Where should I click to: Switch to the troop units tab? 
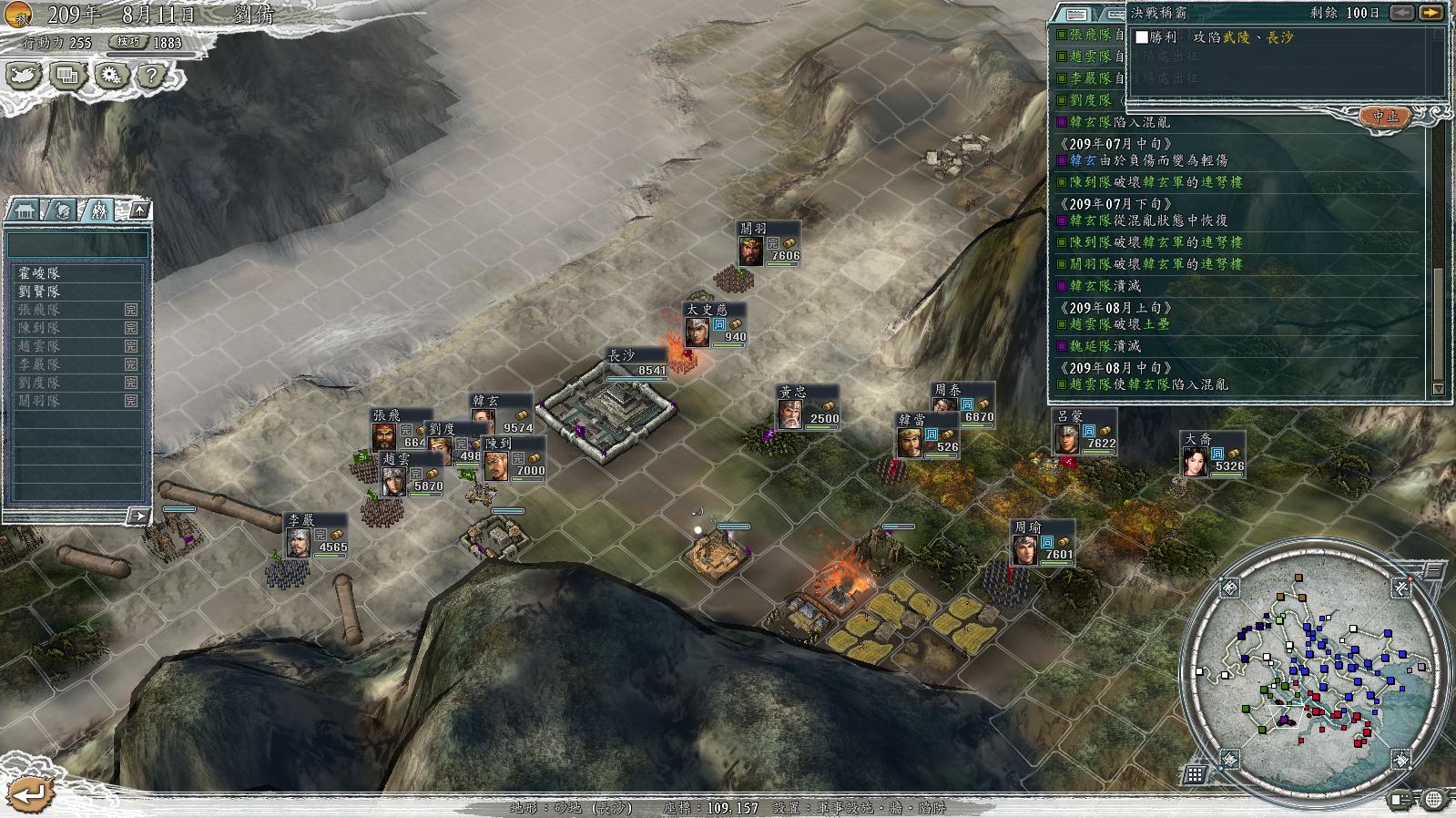pyautogui.click(x=98, y=210)
